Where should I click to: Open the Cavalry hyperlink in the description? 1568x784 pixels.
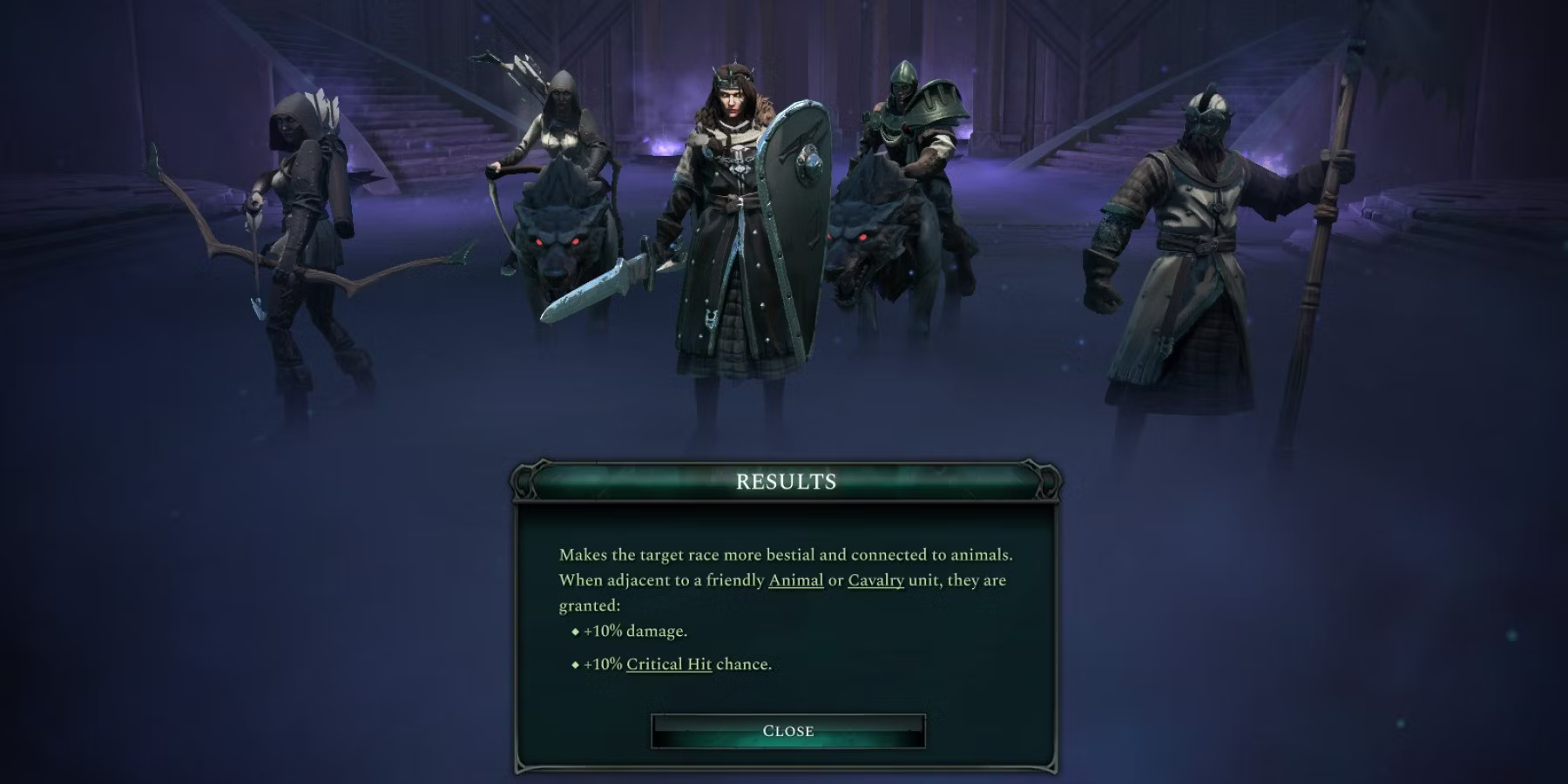click(875, 579)
